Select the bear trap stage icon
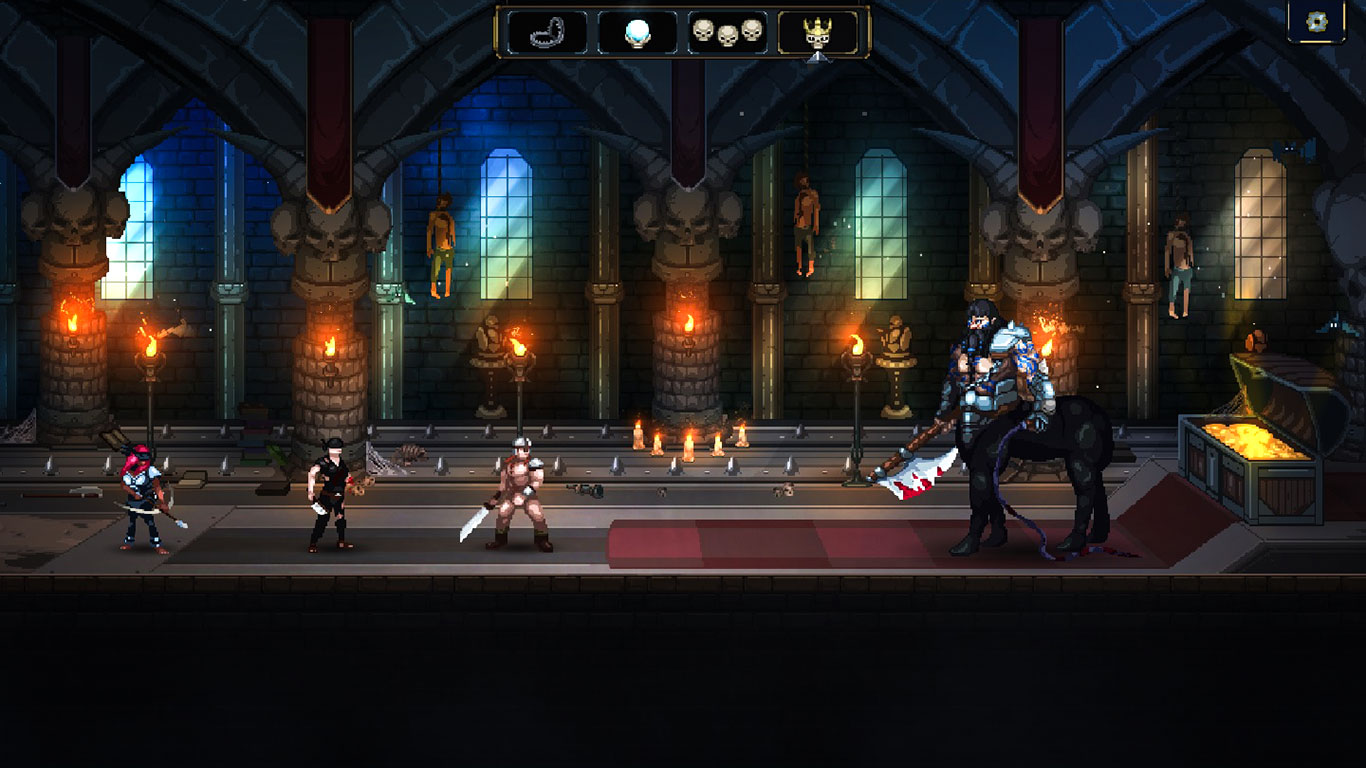The width and height of the screenshot is (1366, 768). click(x=547, y=33)
